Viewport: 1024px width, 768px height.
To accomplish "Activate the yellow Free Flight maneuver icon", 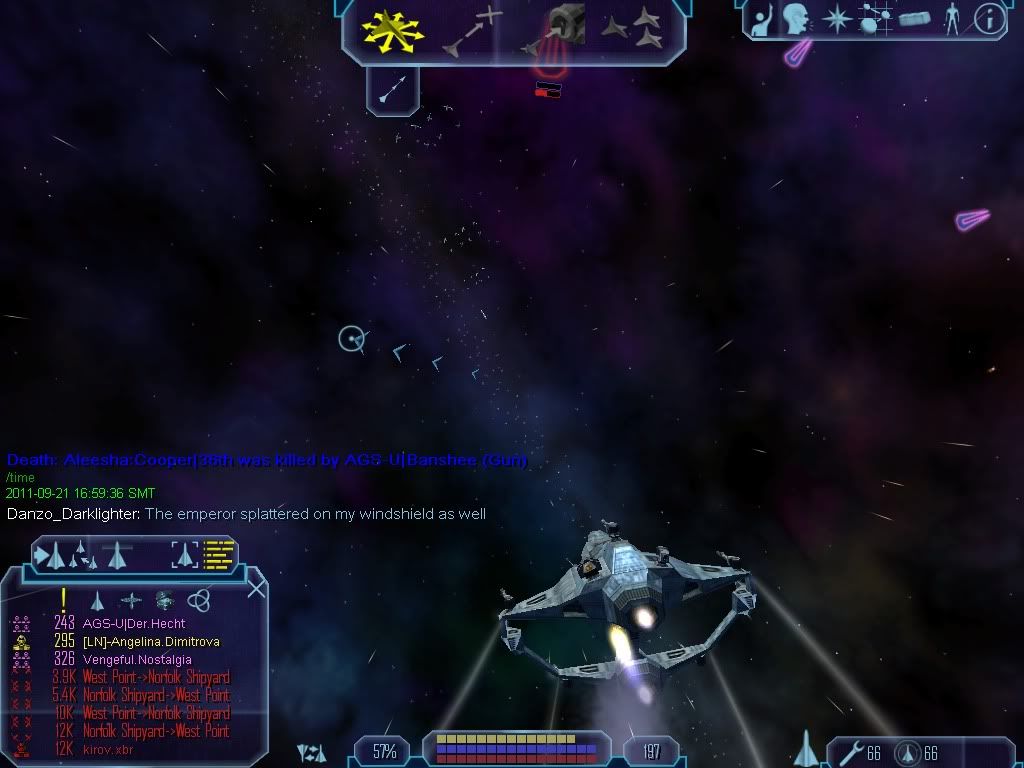I will [393, 31].
